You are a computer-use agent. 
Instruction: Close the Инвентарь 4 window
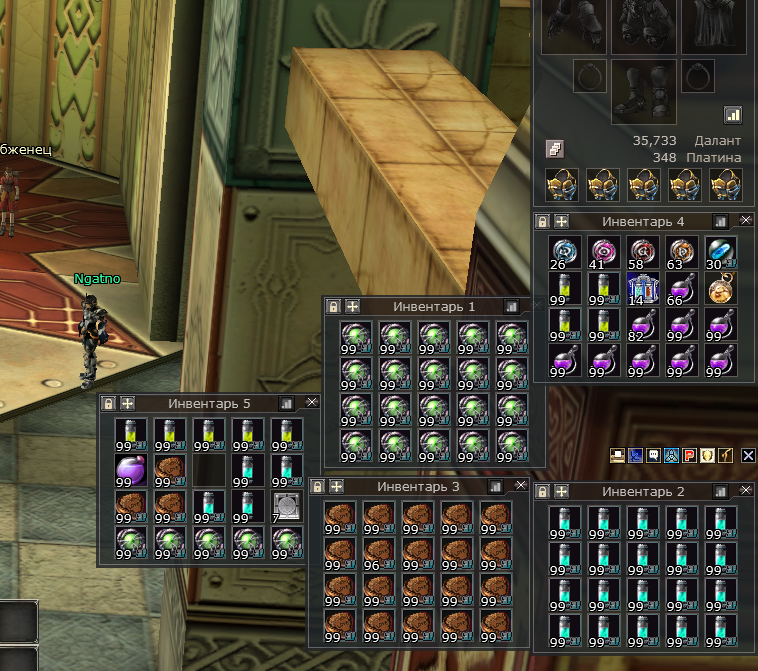pyautogui.click(x=746, y=220)
